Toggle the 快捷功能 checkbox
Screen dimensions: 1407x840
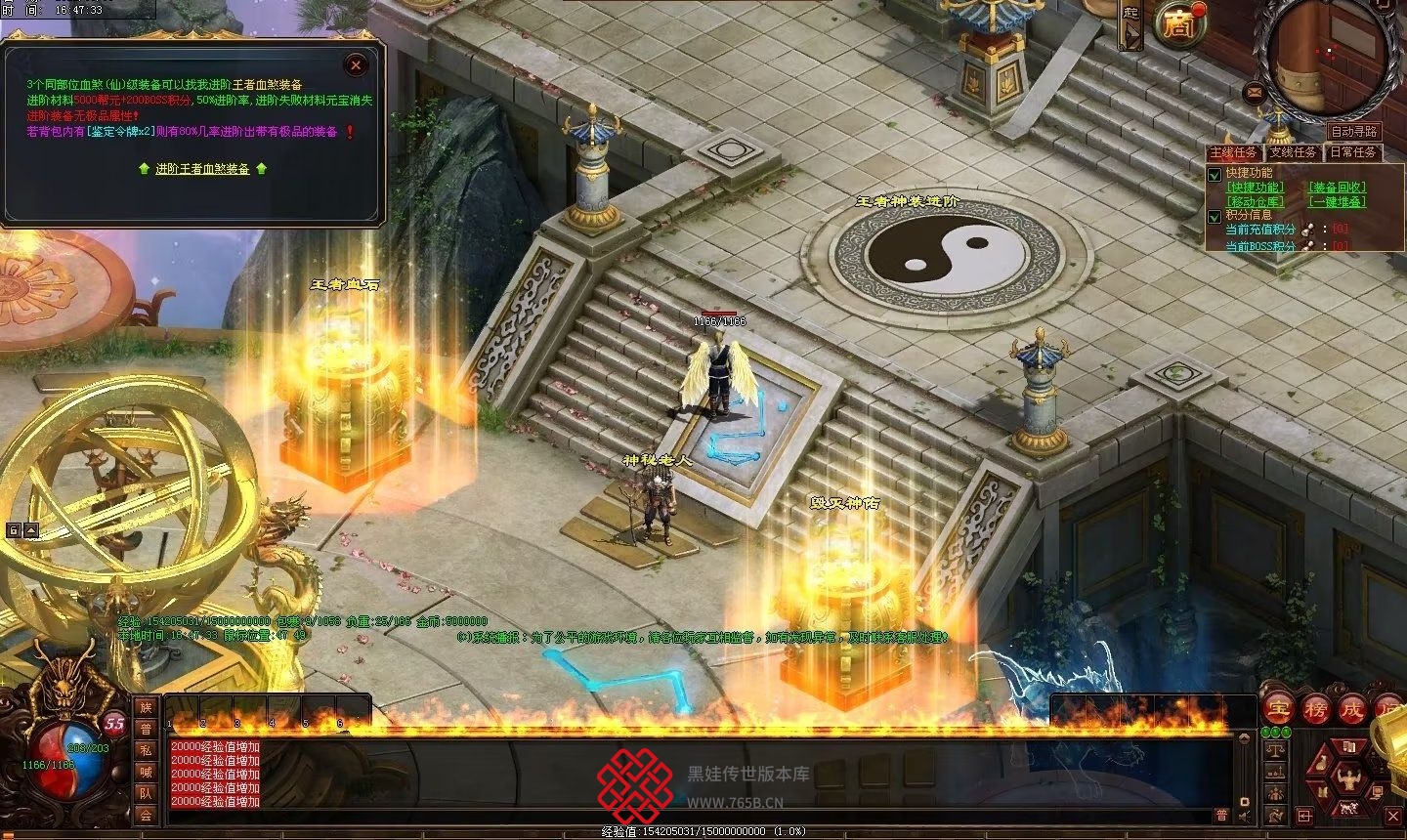[x=1215, y=175]
